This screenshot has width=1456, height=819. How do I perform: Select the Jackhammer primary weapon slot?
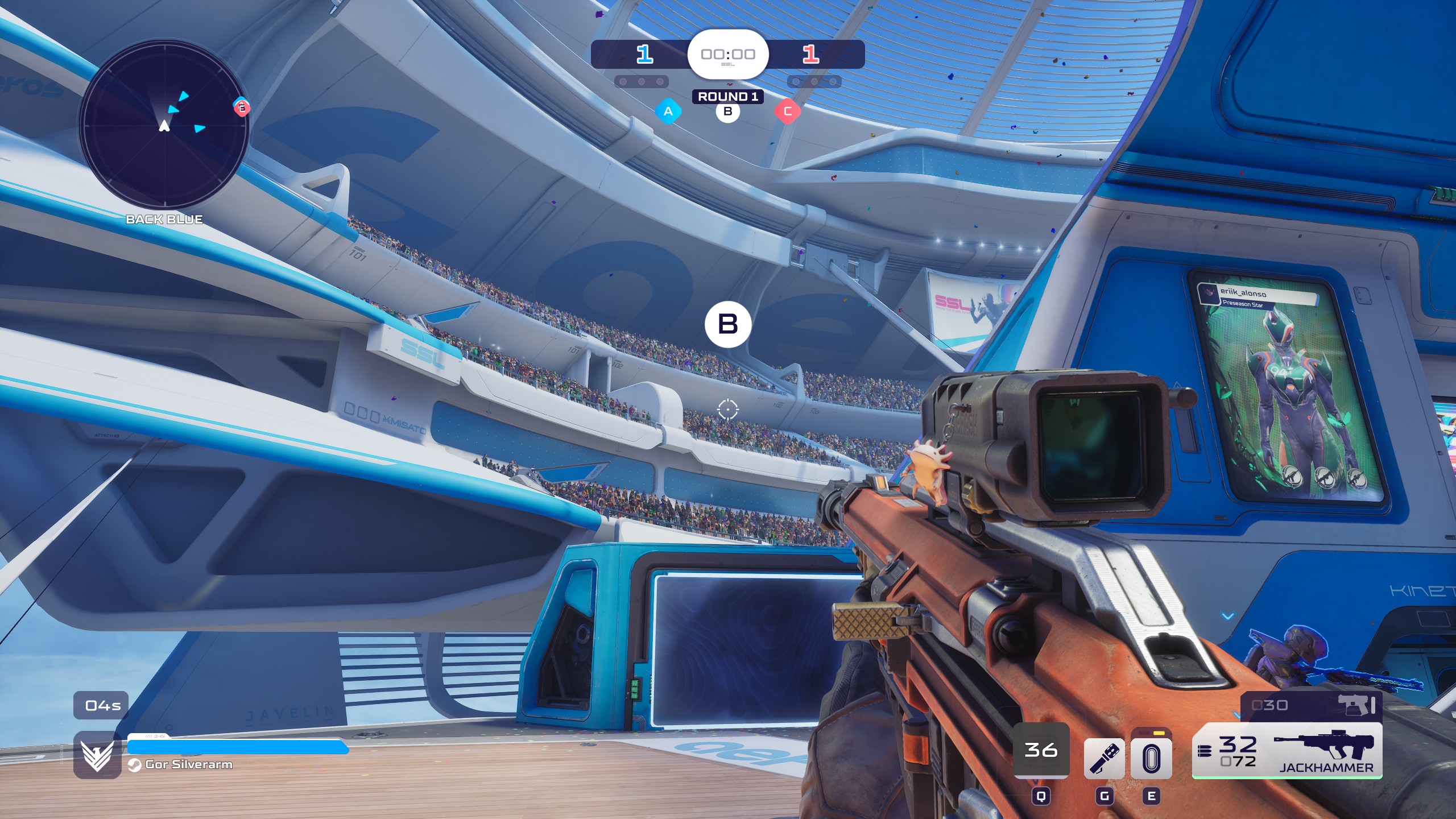point(1288,752)
